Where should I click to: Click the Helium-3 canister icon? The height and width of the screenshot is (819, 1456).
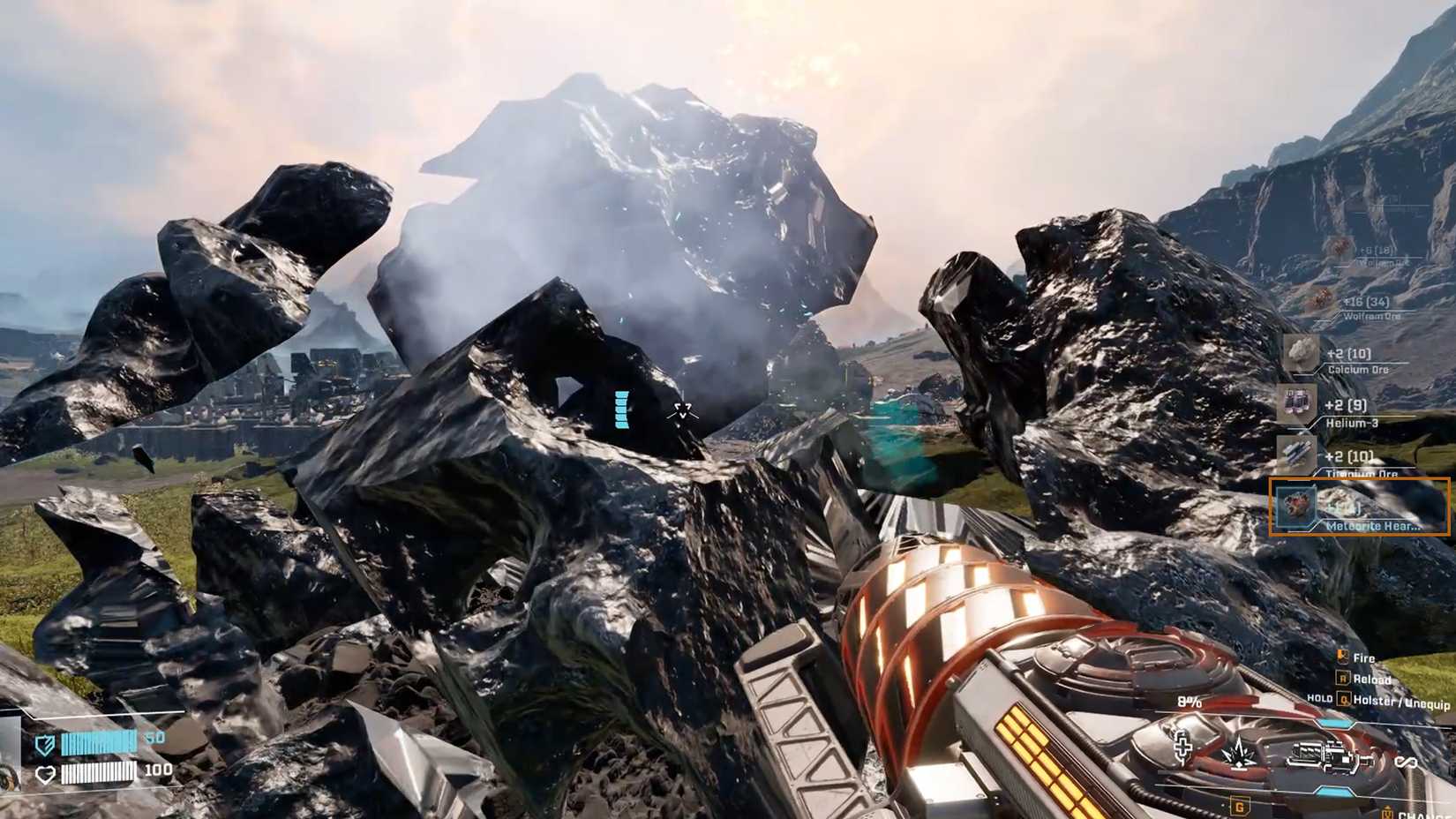(x=1296, y=403)
